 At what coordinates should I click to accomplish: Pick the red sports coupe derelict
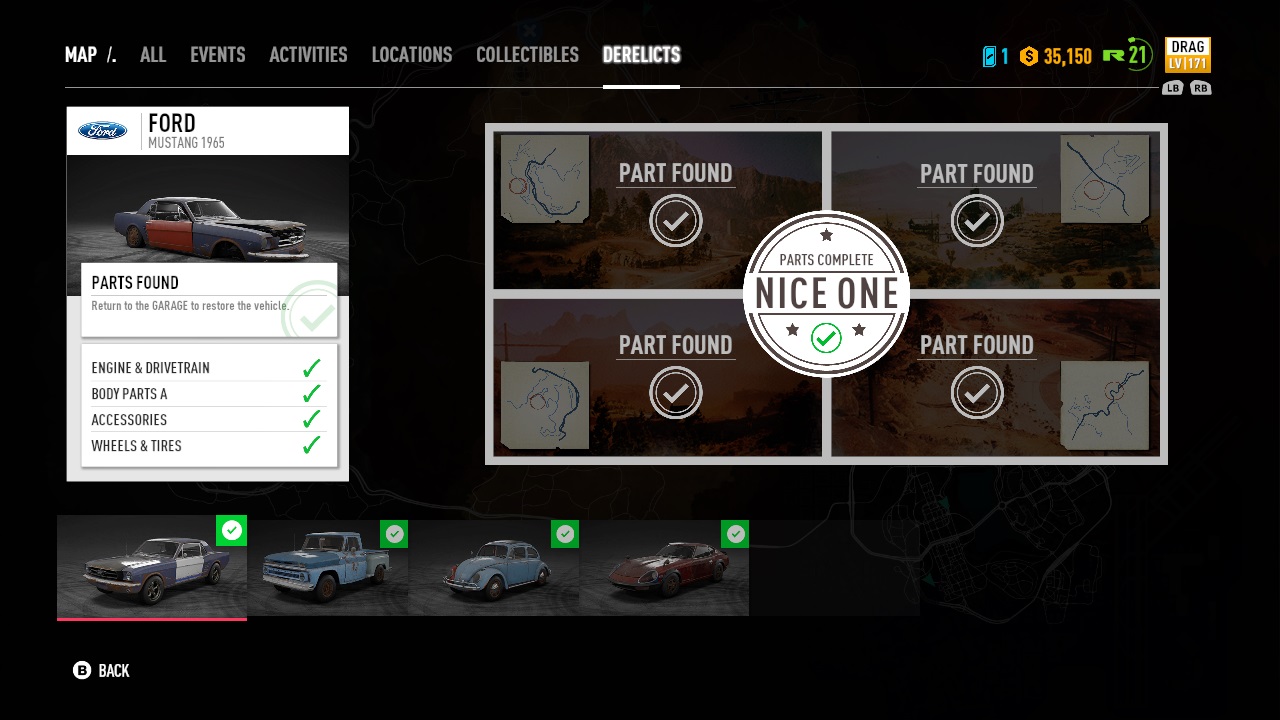(x=664, y=567)
